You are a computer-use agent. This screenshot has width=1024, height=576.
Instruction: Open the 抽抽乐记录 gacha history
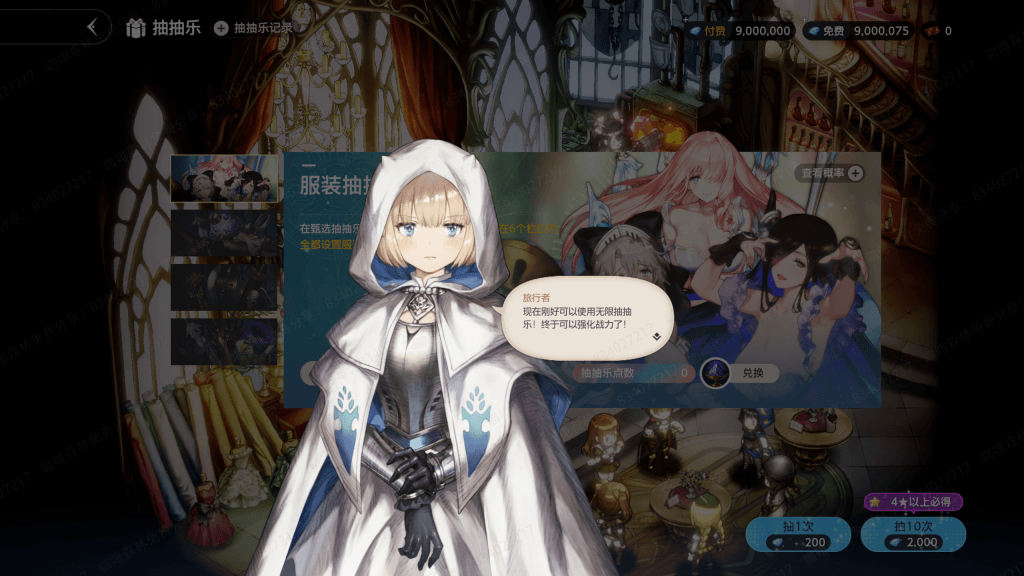tap(254, 28)
